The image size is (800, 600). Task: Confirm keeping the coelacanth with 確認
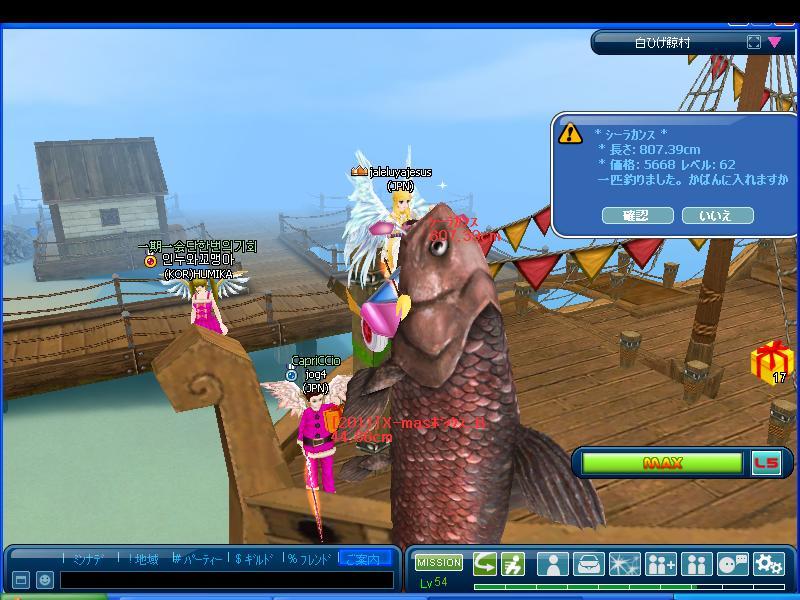tap(636, 215)
